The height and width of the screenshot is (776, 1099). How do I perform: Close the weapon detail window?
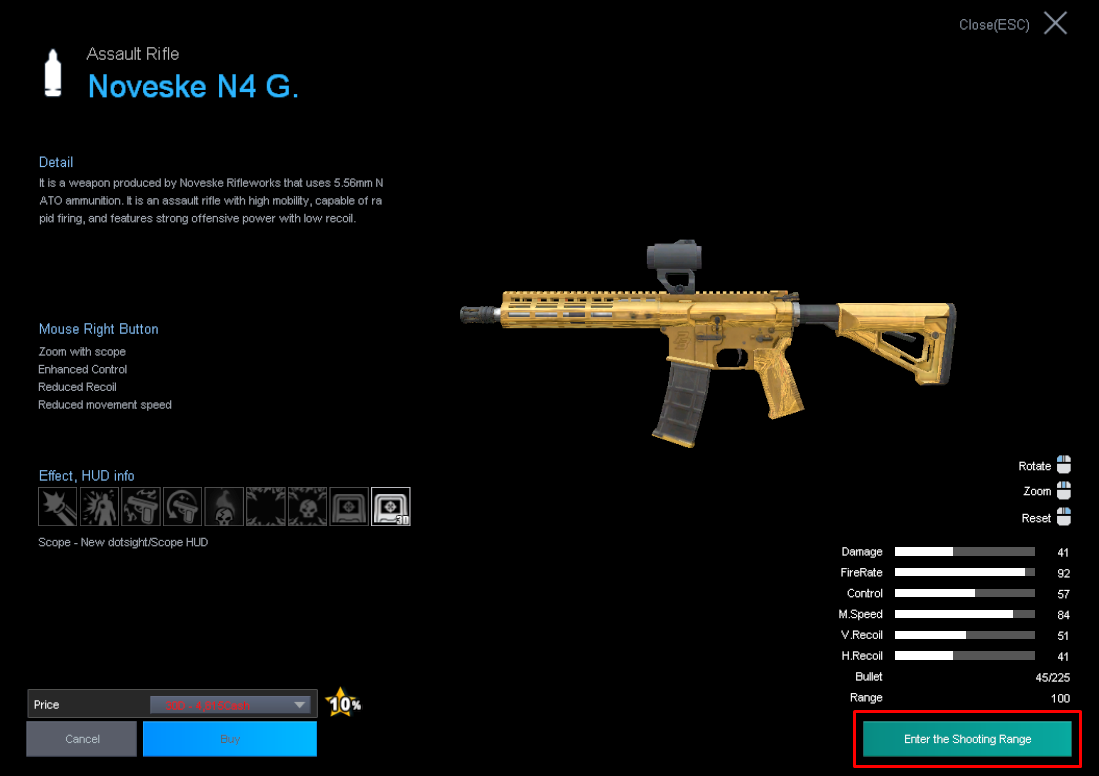point(1055,24)
